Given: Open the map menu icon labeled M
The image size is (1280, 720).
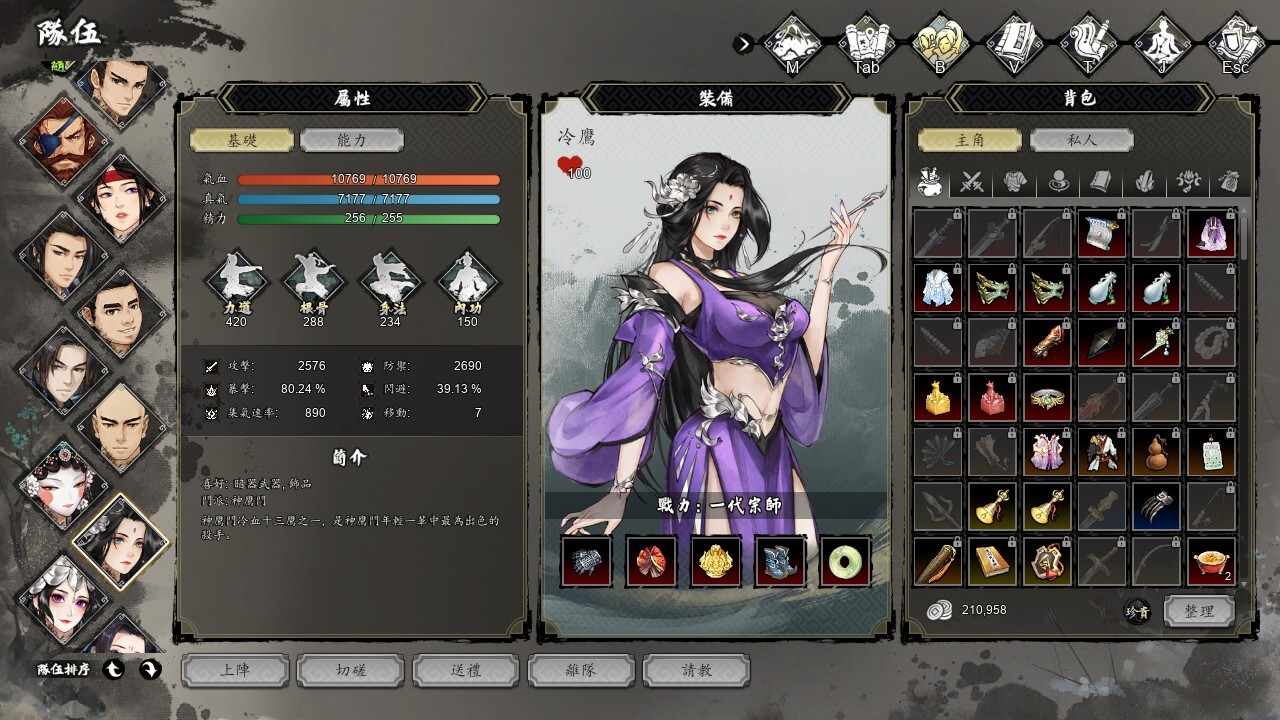Looking at the screenshot, I should tap(792, 44).
